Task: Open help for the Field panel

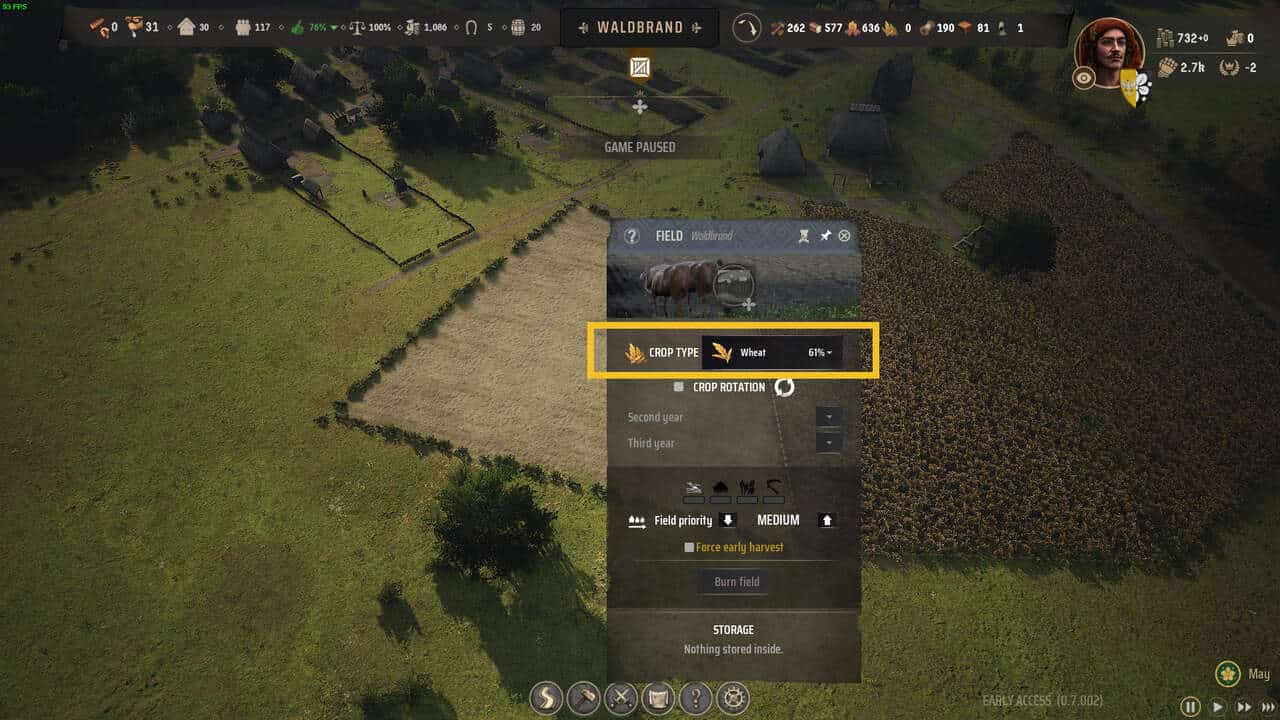Action: point(631,236)
